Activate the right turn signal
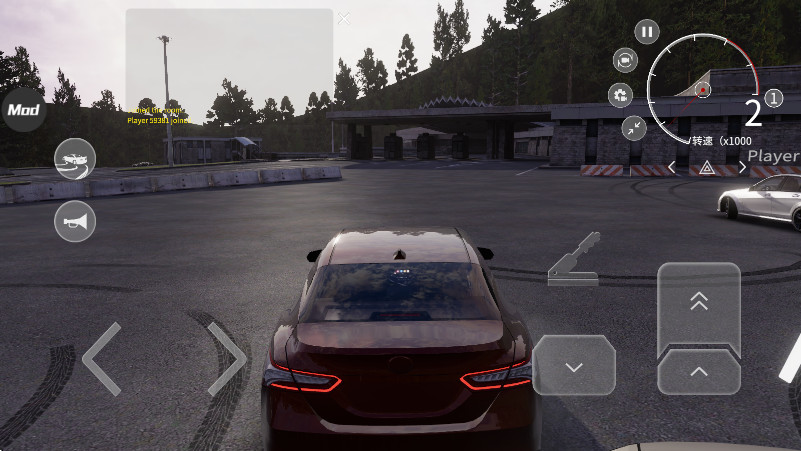801x451 pixels. pos(742,168)
